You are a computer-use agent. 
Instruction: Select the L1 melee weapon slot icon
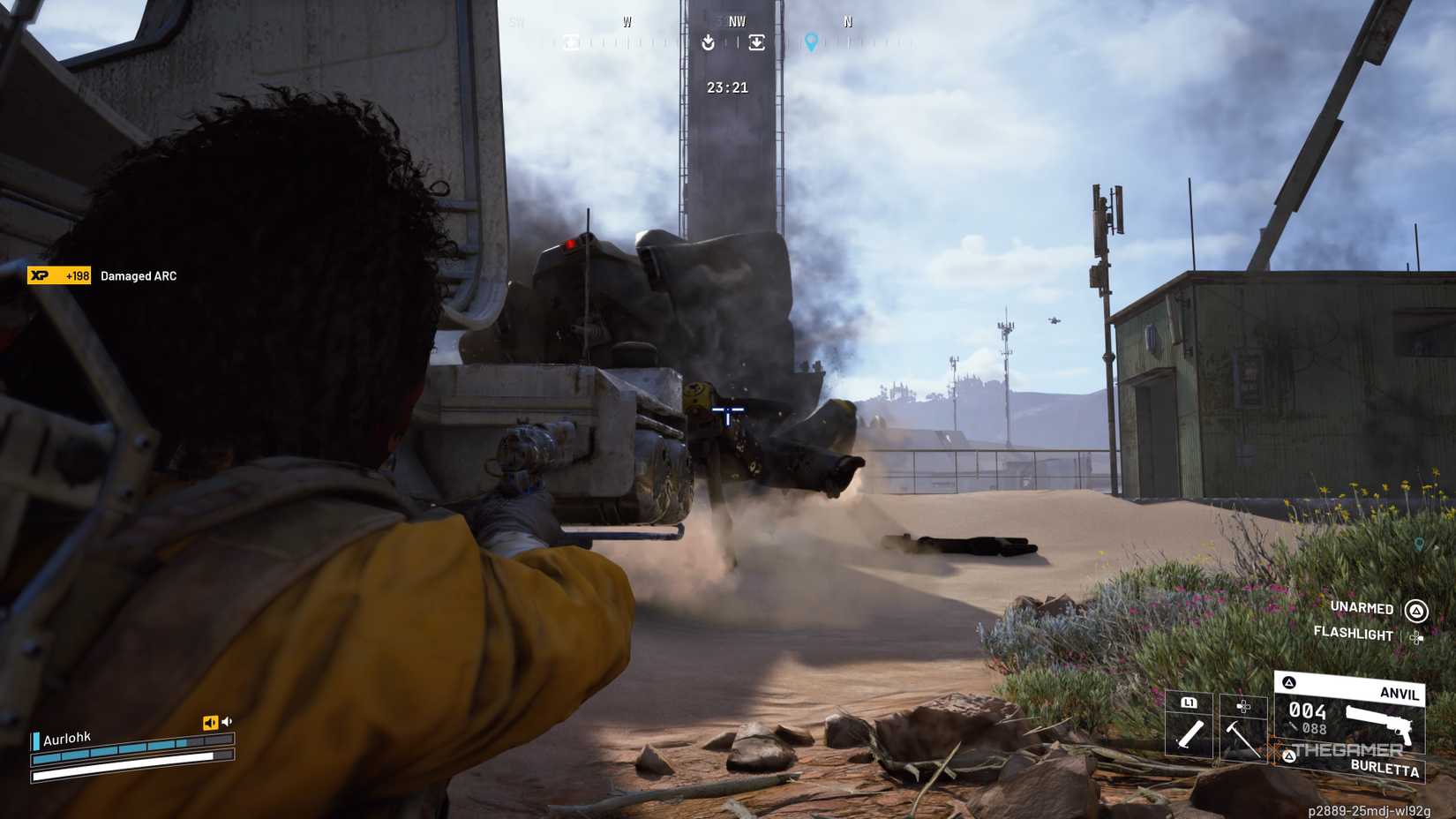[x=1190, y=703]
